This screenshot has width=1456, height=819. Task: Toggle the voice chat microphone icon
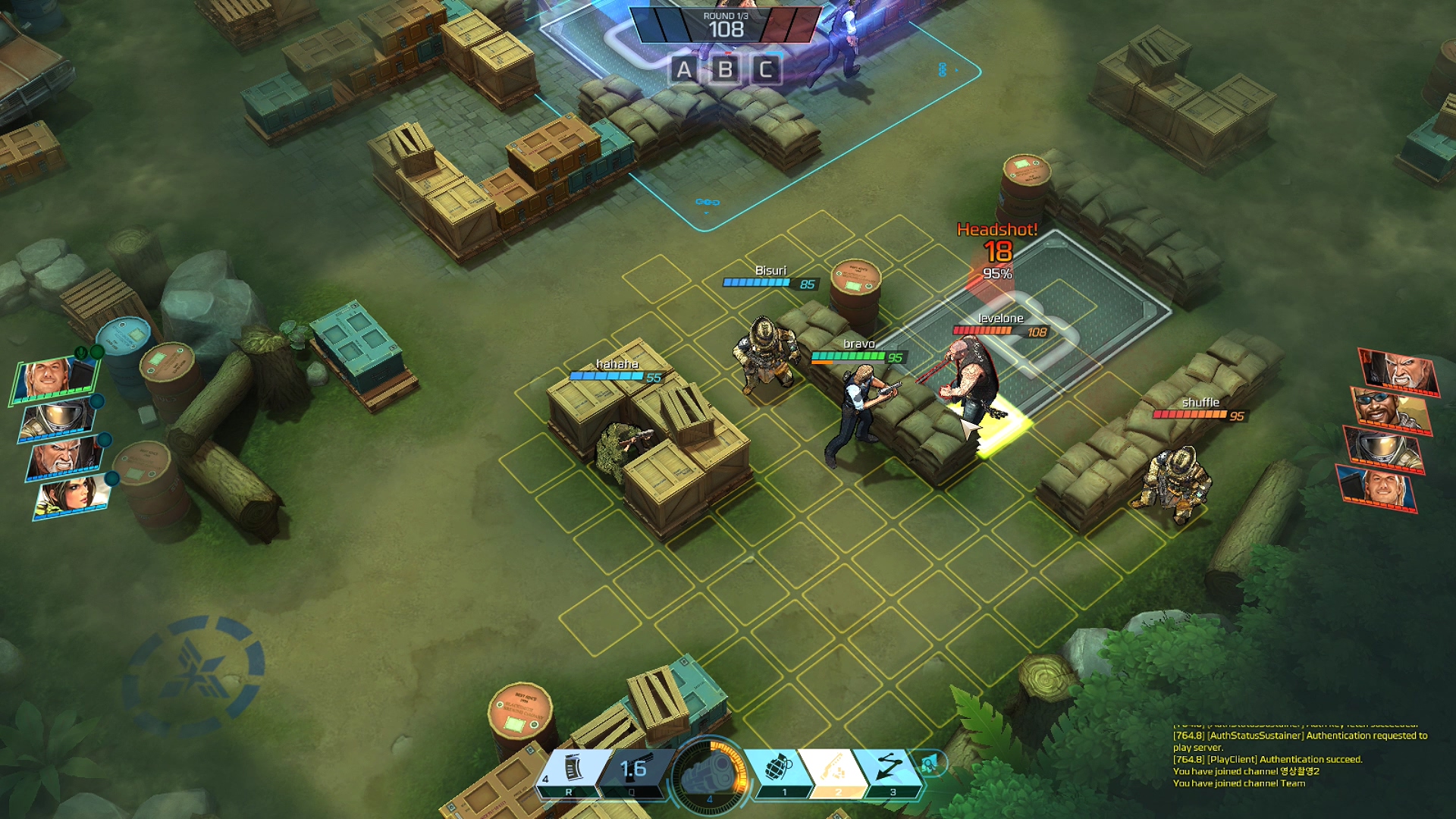click(x=80, y=350)
